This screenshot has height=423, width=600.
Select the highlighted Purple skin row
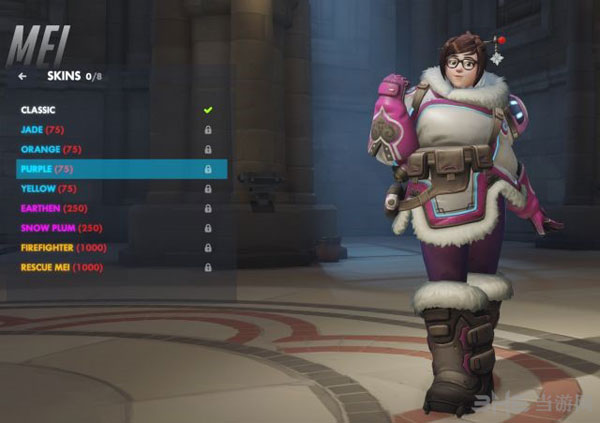coord(120,169)
